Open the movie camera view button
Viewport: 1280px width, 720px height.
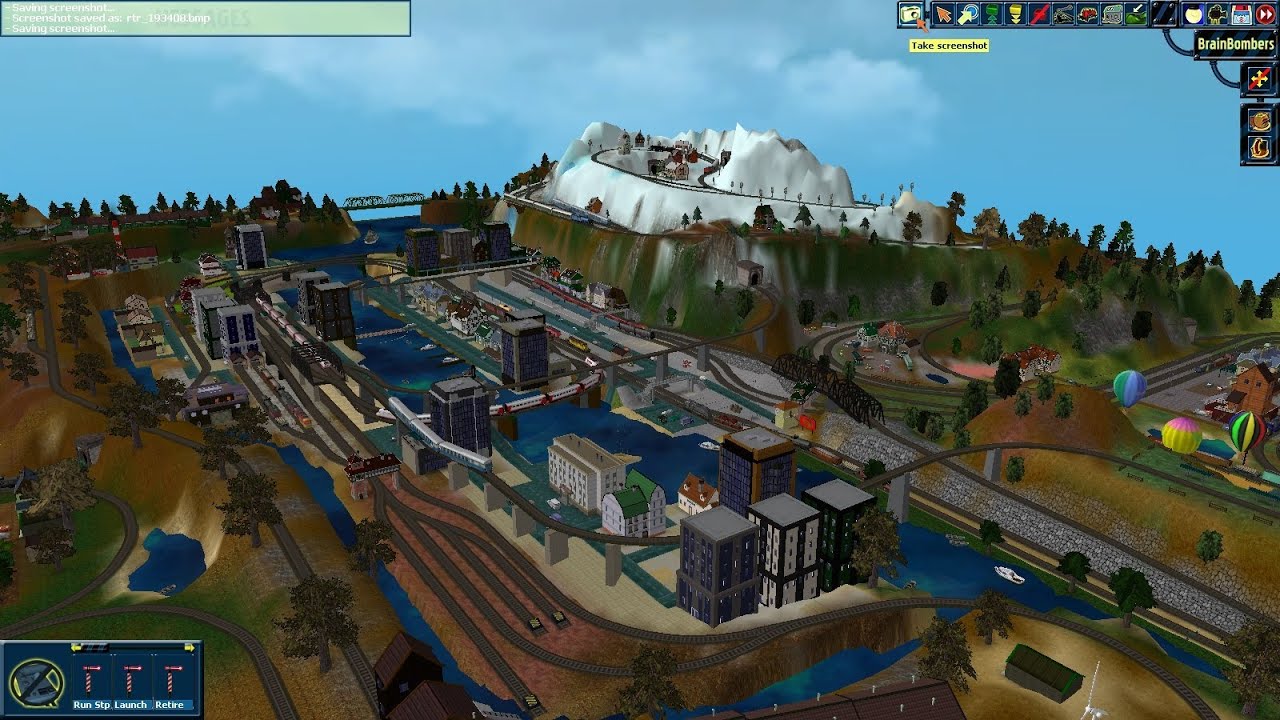point(1217,14)
